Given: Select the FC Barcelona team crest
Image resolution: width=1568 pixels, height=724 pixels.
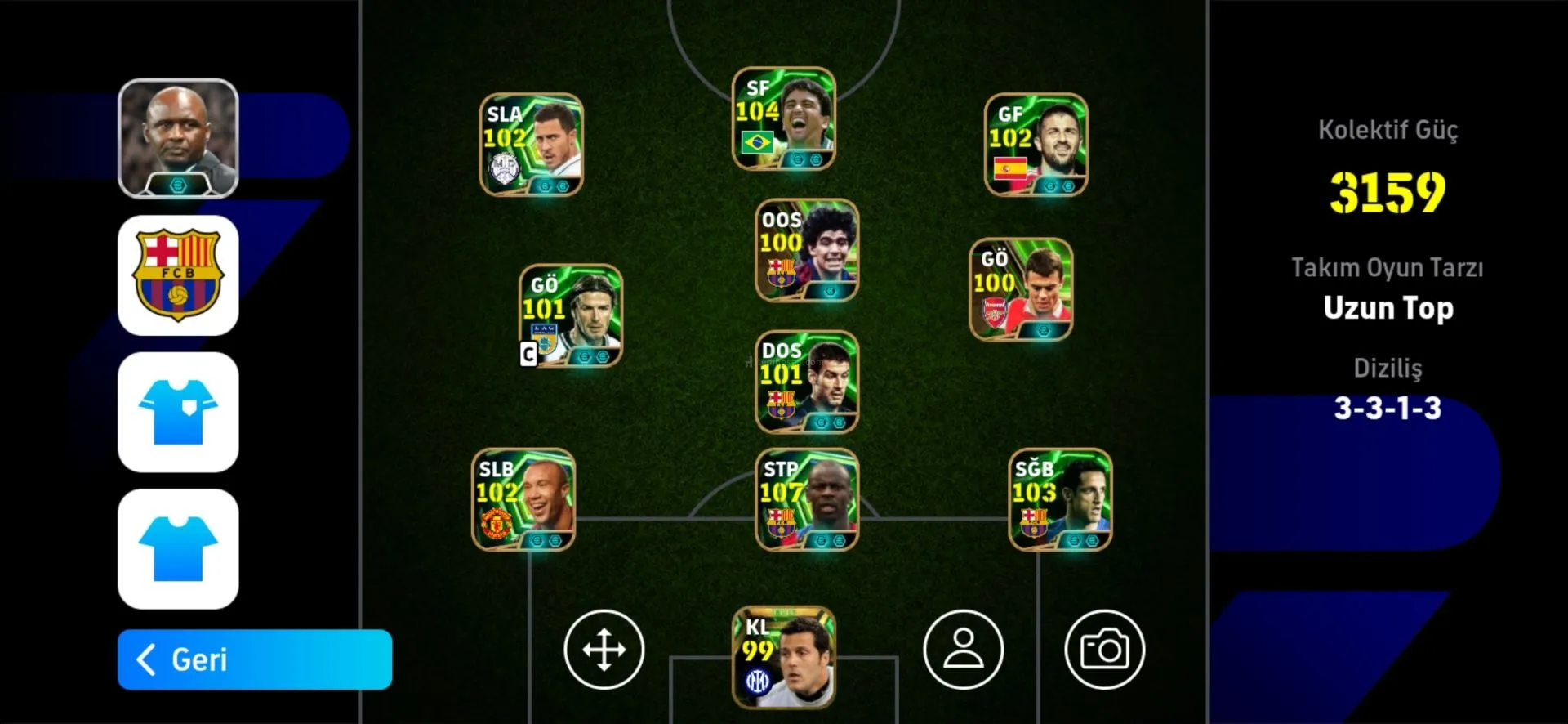Looking at the screenshot, I should click(x=178, y=275).
